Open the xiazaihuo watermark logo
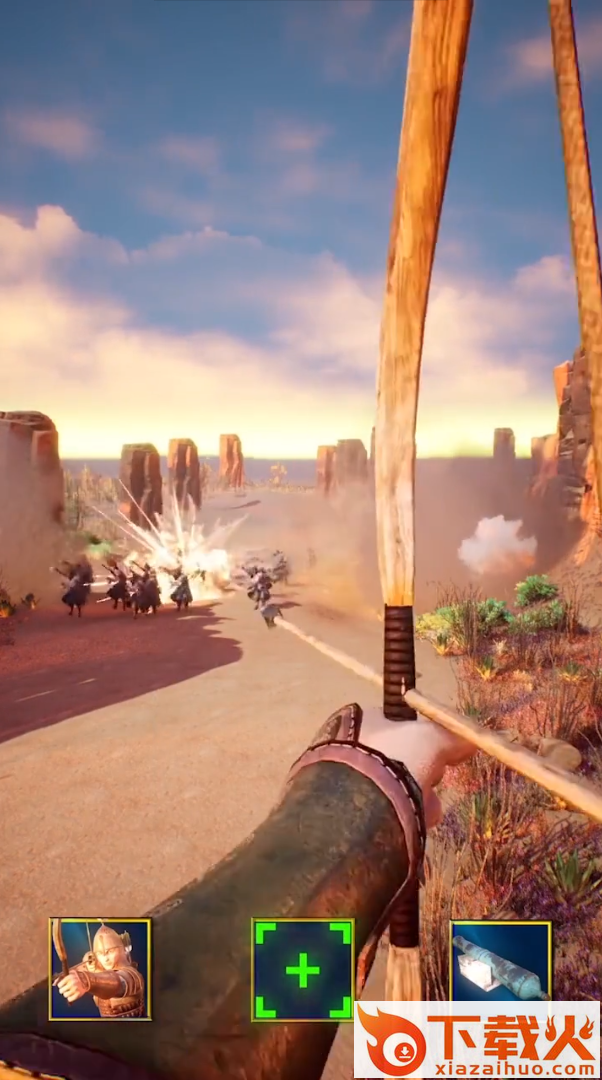602x1080 pixels. pos(478,1040)
